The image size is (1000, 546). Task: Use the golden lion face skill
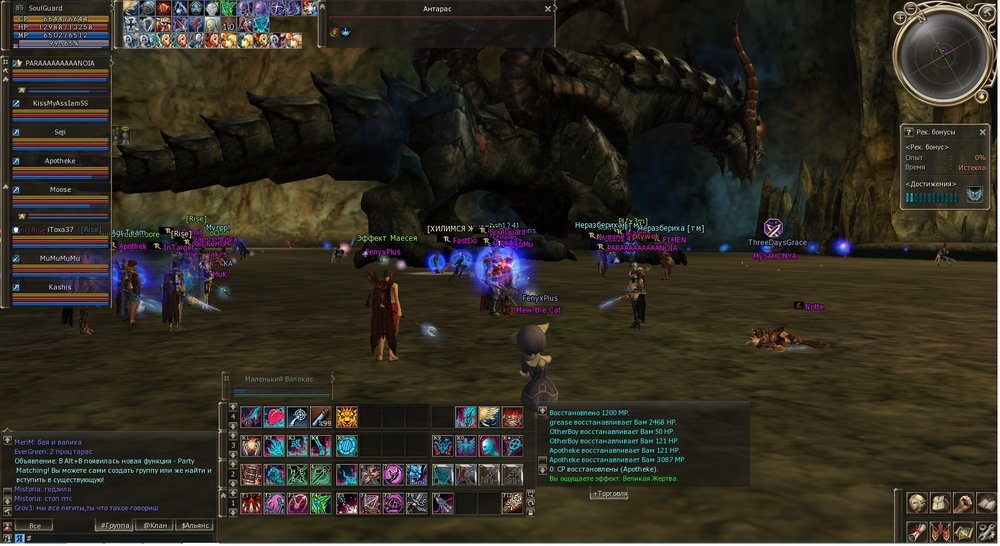(347, 416)
